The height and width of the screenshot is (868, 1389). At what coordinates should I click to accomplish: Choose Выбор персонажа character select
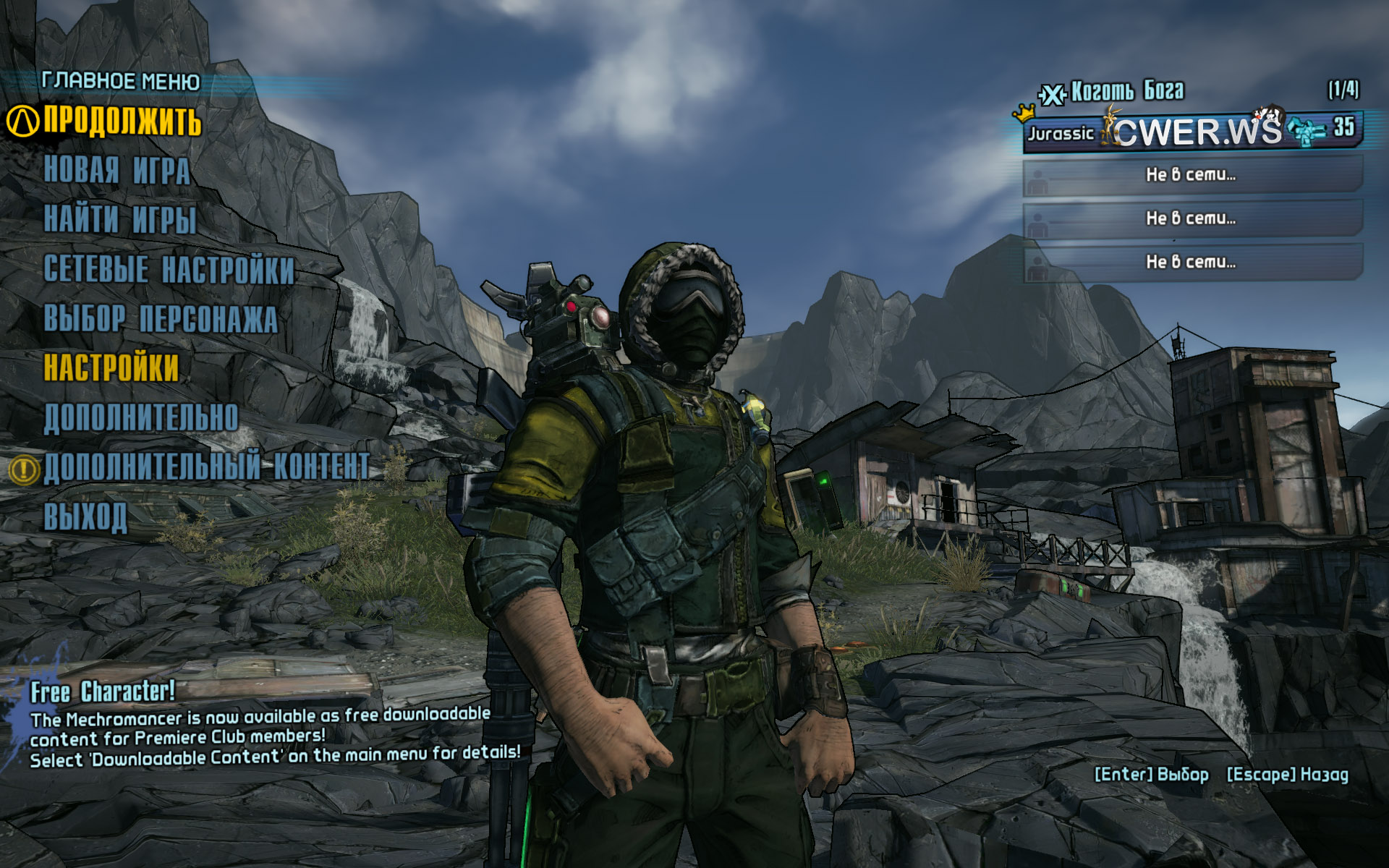[x=161, y=319]
